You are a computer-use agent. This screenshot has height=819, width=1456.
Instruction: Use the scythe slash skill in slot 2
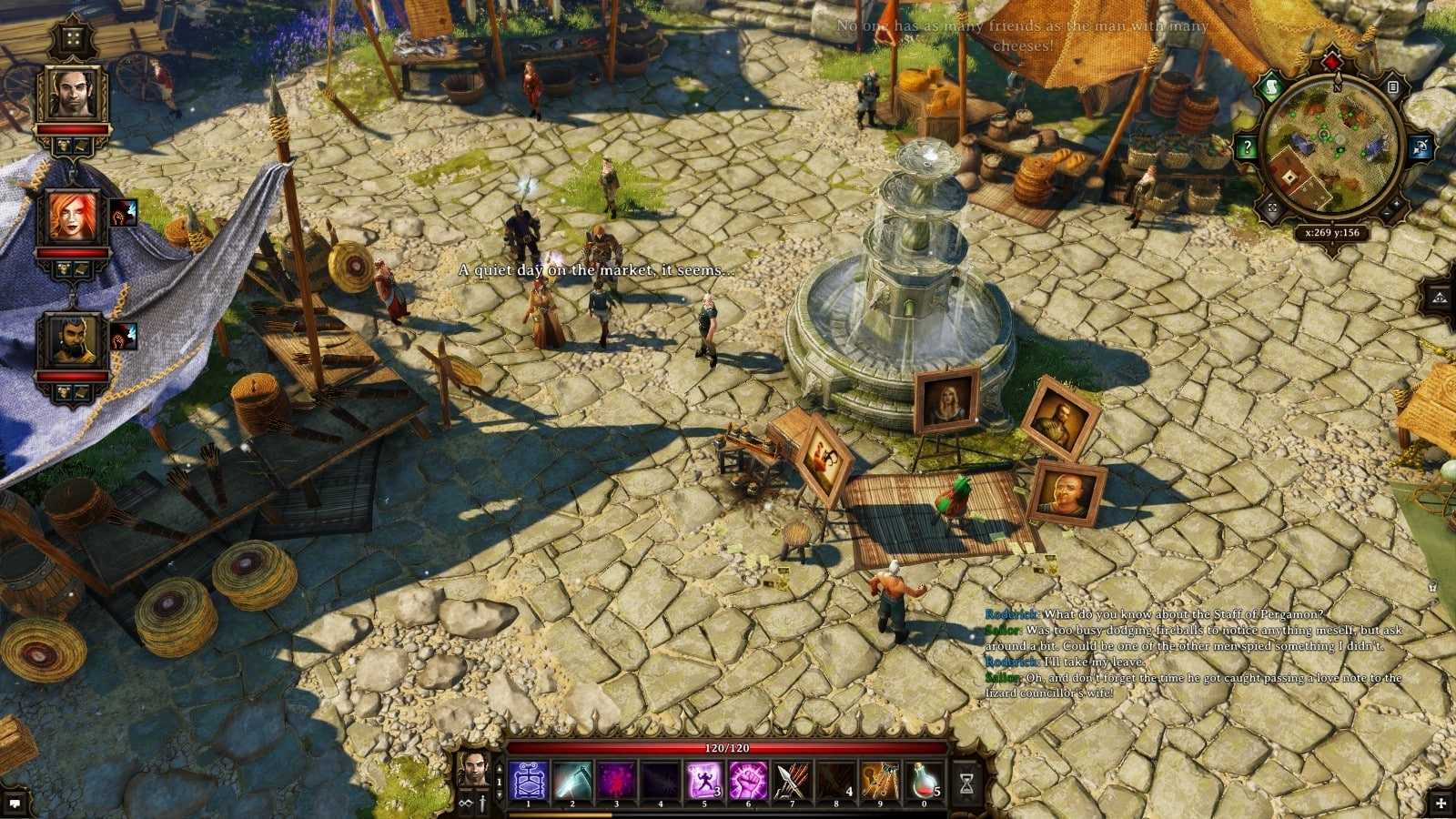pyautogui.click(x=571, y=781)
